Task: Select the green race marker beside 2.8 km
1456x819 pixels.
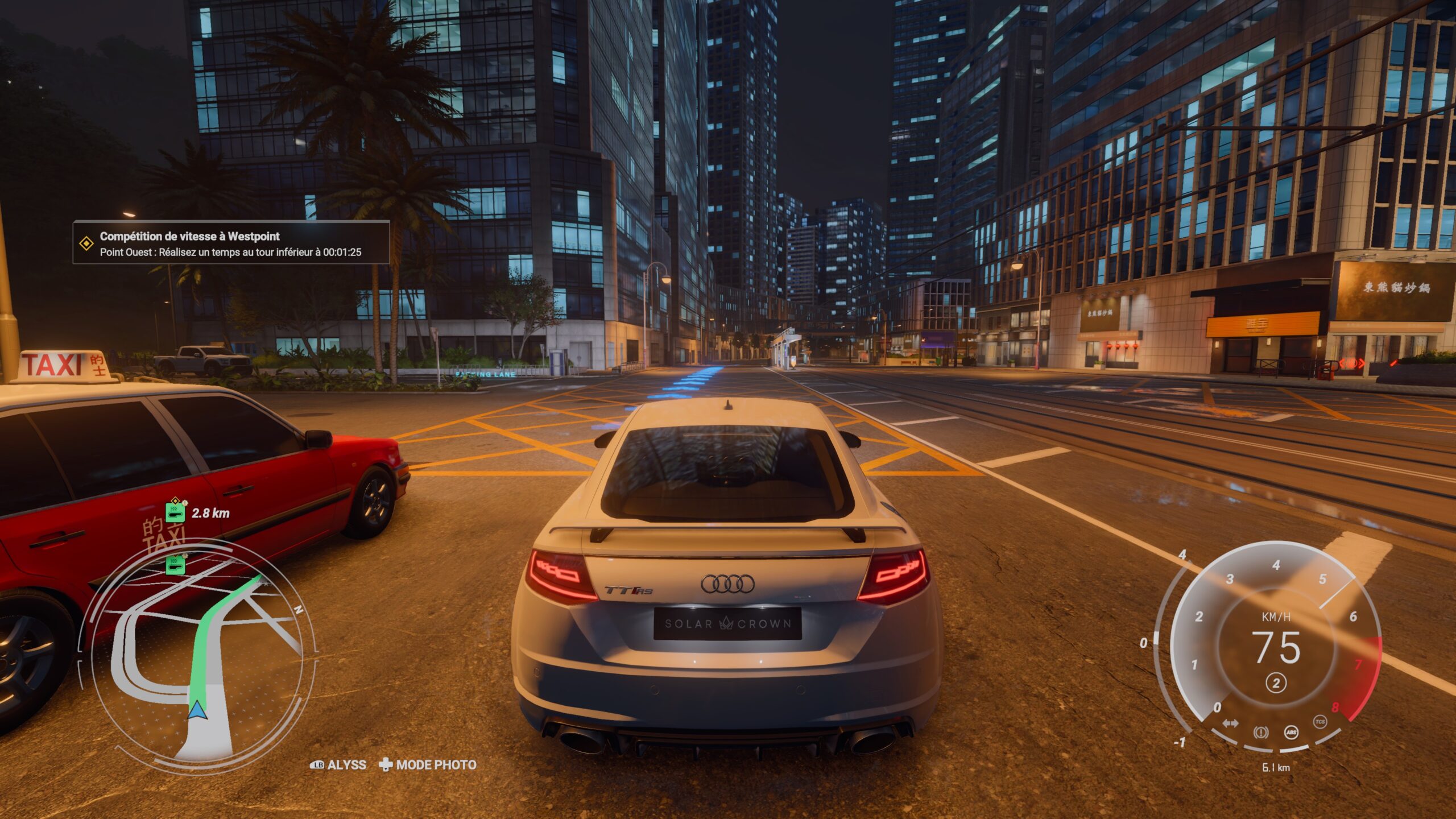Action: point(176,512)
